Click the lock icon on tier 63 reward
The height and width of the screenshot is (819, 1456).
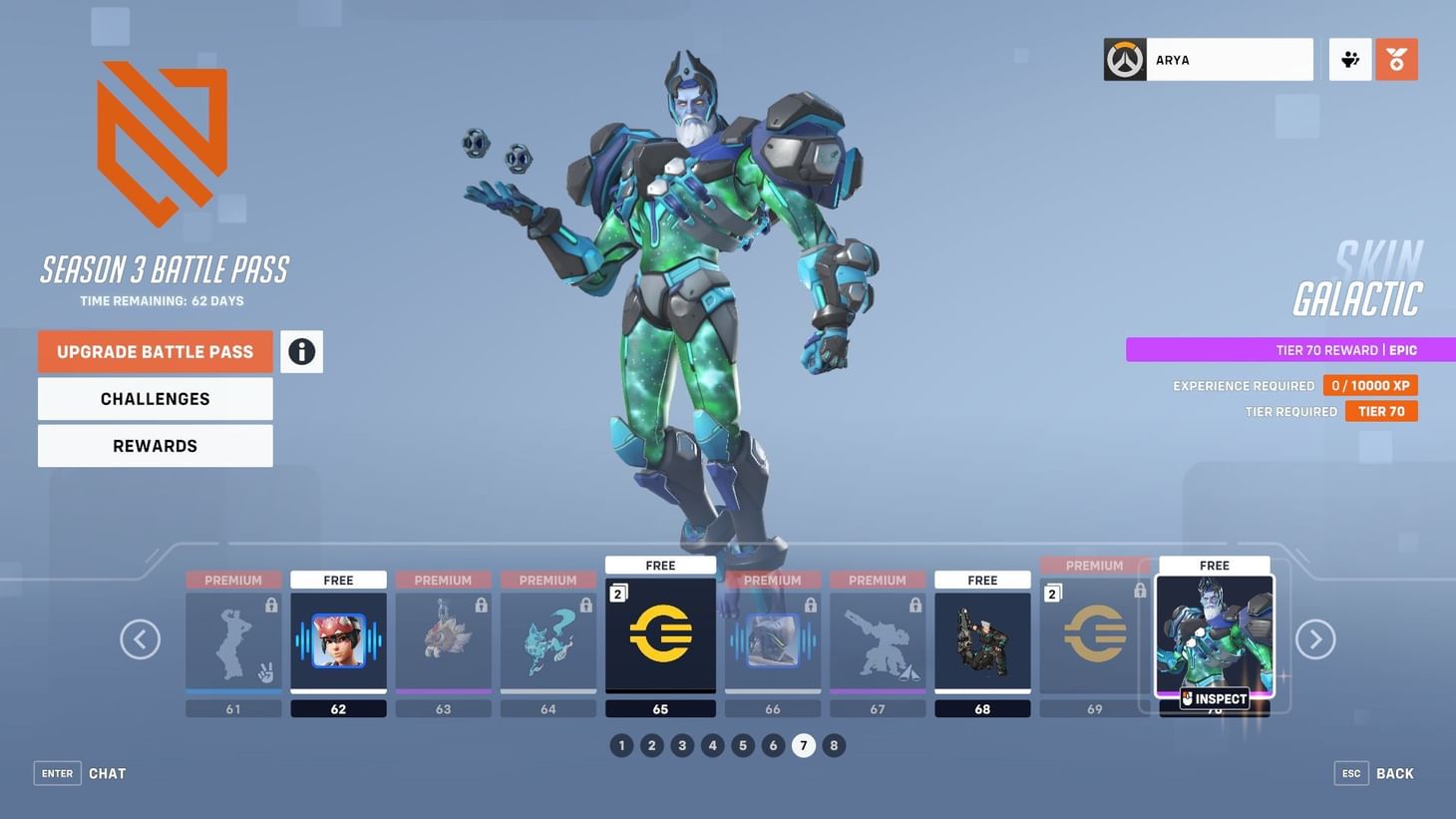480,603
